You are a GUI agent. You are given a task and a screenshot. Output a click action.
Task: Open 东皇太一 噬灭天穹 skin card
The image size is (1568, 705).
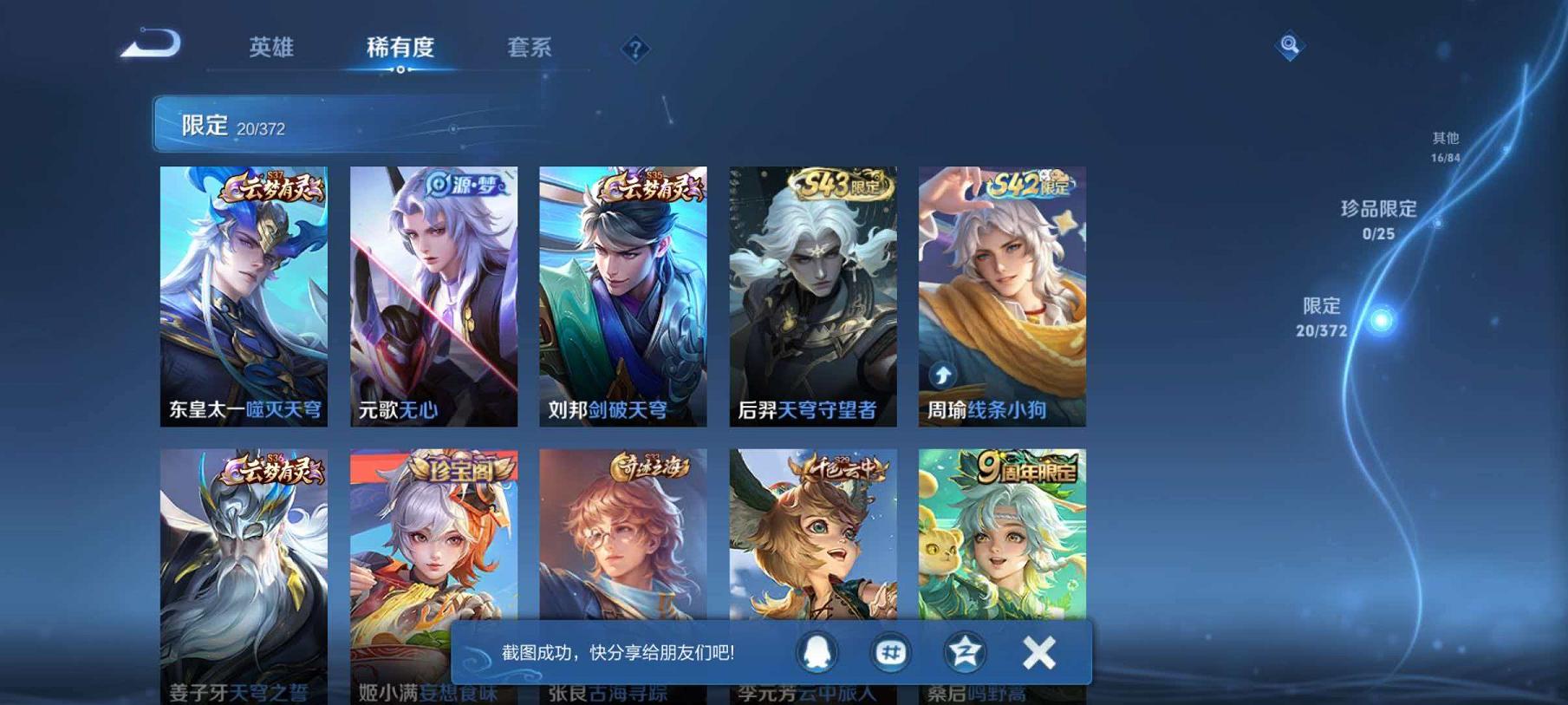[245, 295]
